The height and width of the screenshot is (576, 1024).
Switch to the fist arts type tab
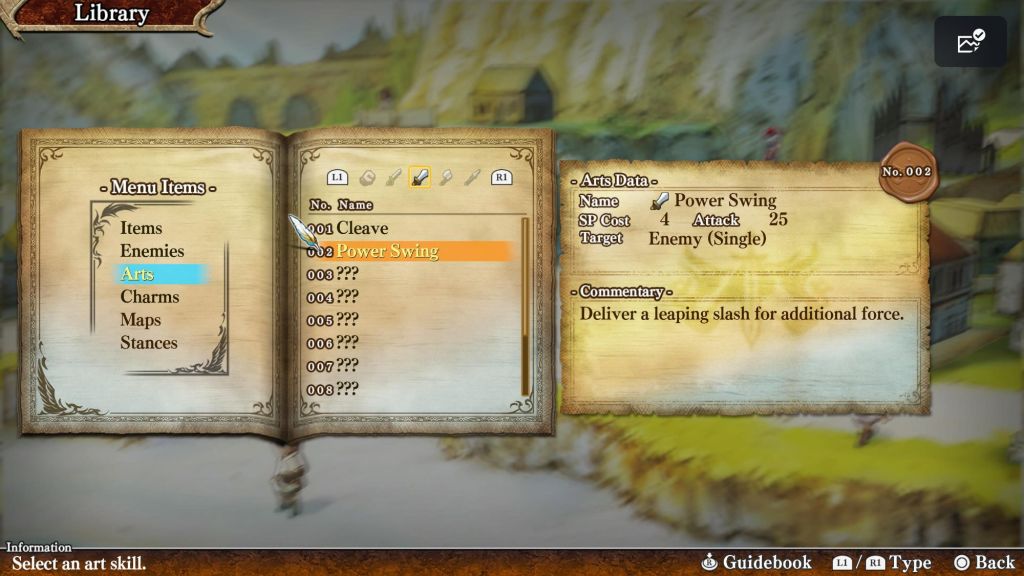coord(368,178)
